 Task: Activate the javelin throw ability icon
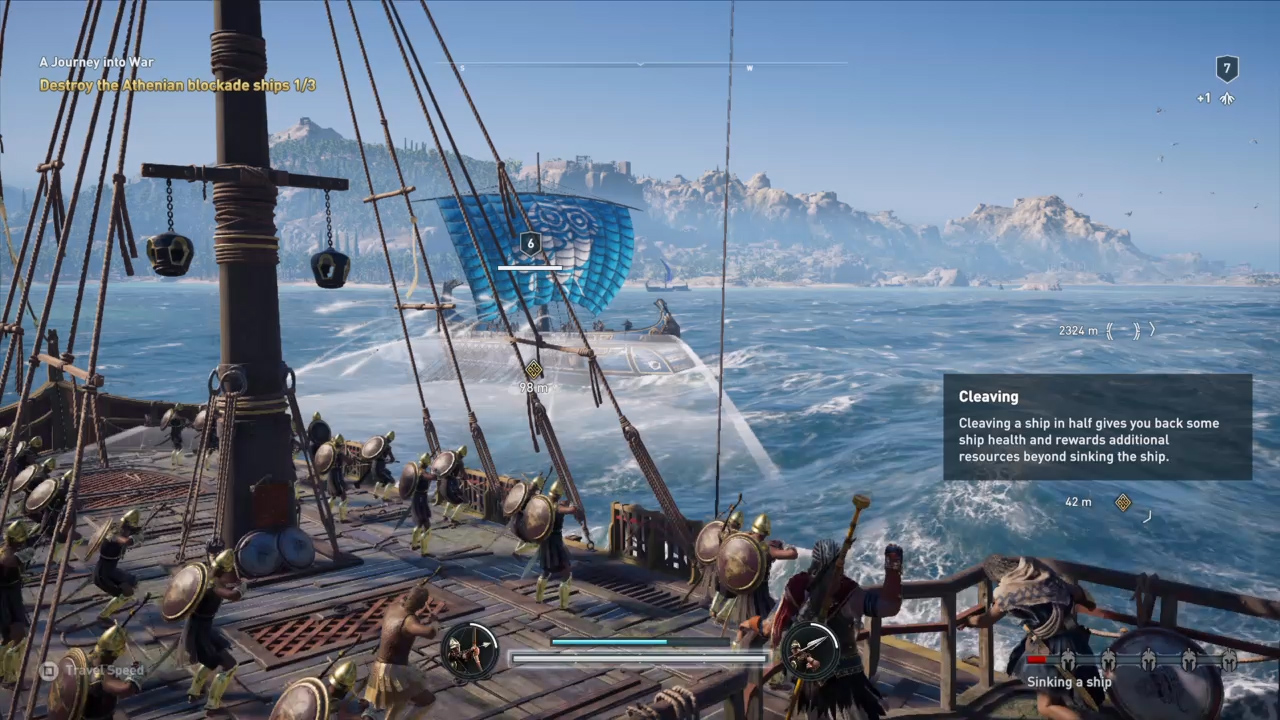point(810,651)
